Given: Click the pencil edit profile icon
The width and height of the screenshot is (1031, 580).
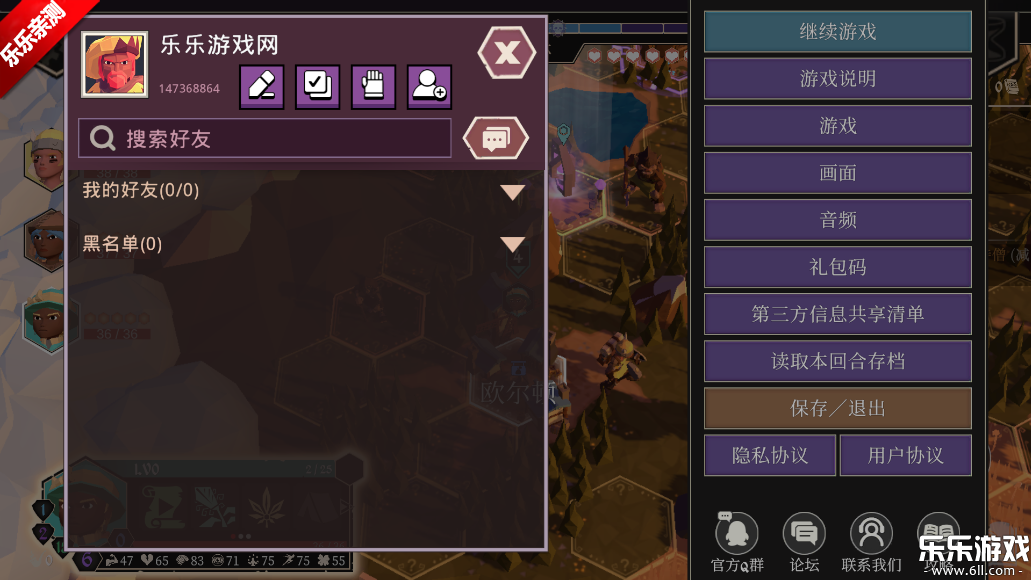Looking at the screenshot, I should pos(261,87).
